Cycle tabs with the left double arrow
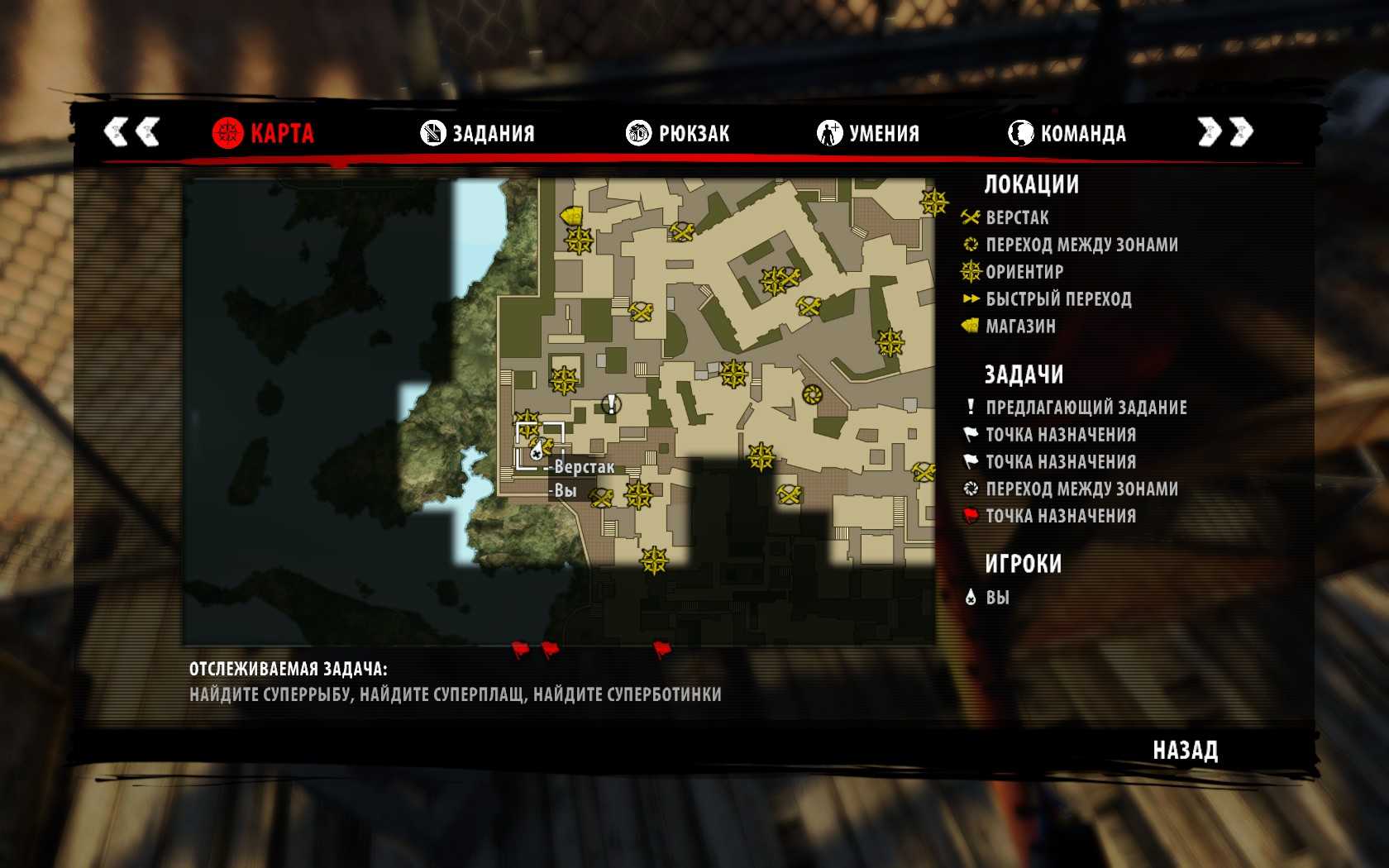The width and height of the screenshot is (1389, 868). [131, 132]
